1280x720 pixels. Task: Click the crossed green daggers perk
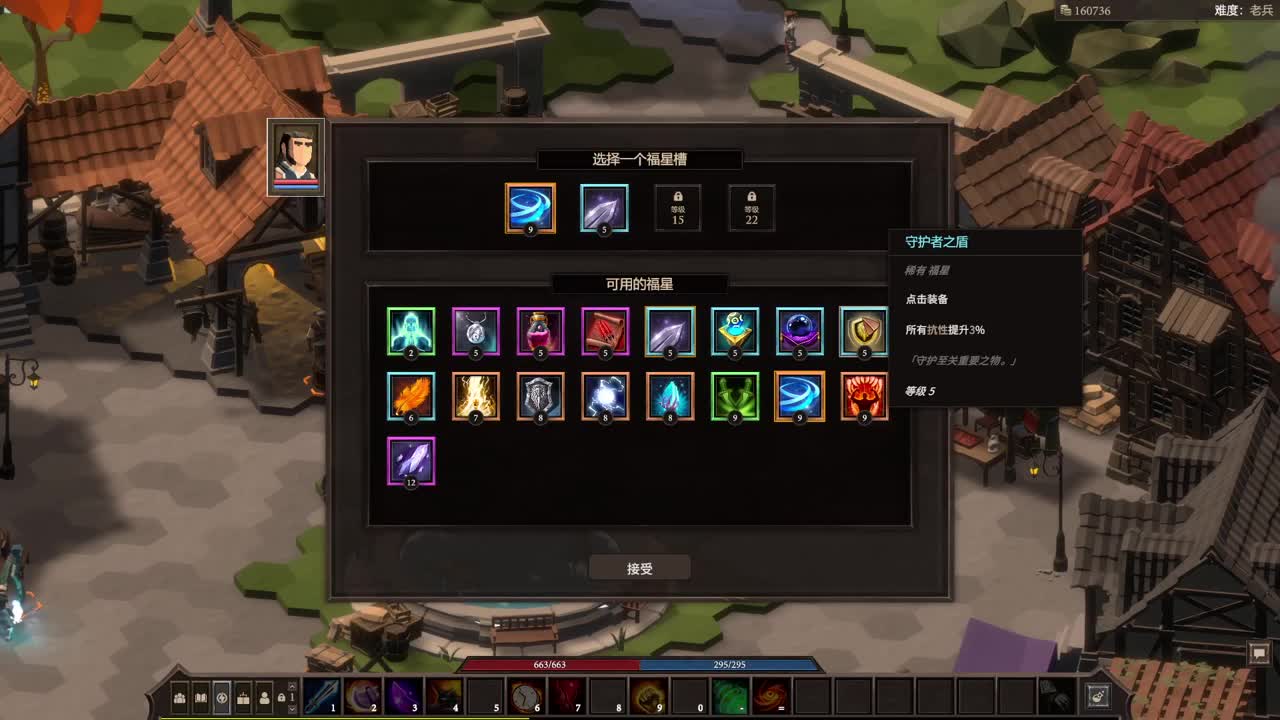tap(735, 396)
